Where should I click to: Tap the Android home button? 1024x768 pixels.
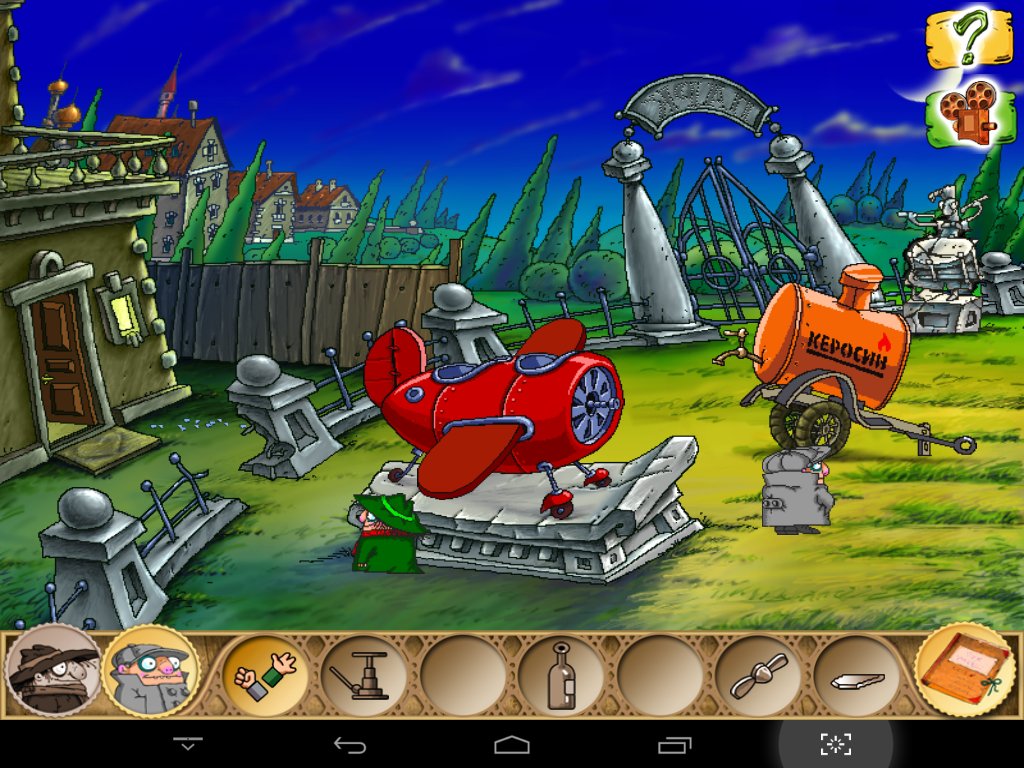tap(512, 744)
